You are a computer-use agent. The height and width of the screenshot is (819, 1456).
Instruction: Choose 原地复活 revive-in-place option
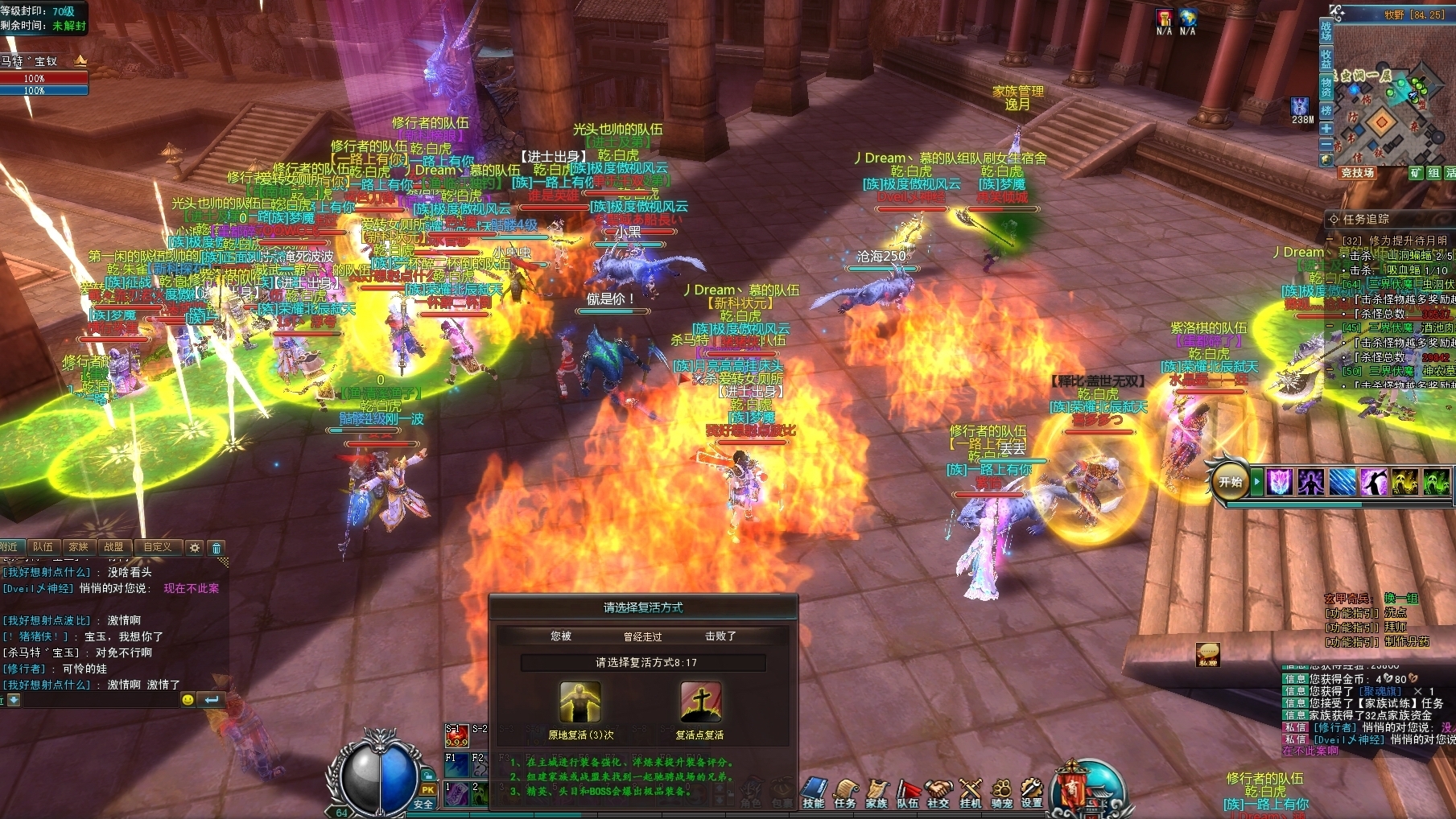pyautogui.click(x=580, y=702)
